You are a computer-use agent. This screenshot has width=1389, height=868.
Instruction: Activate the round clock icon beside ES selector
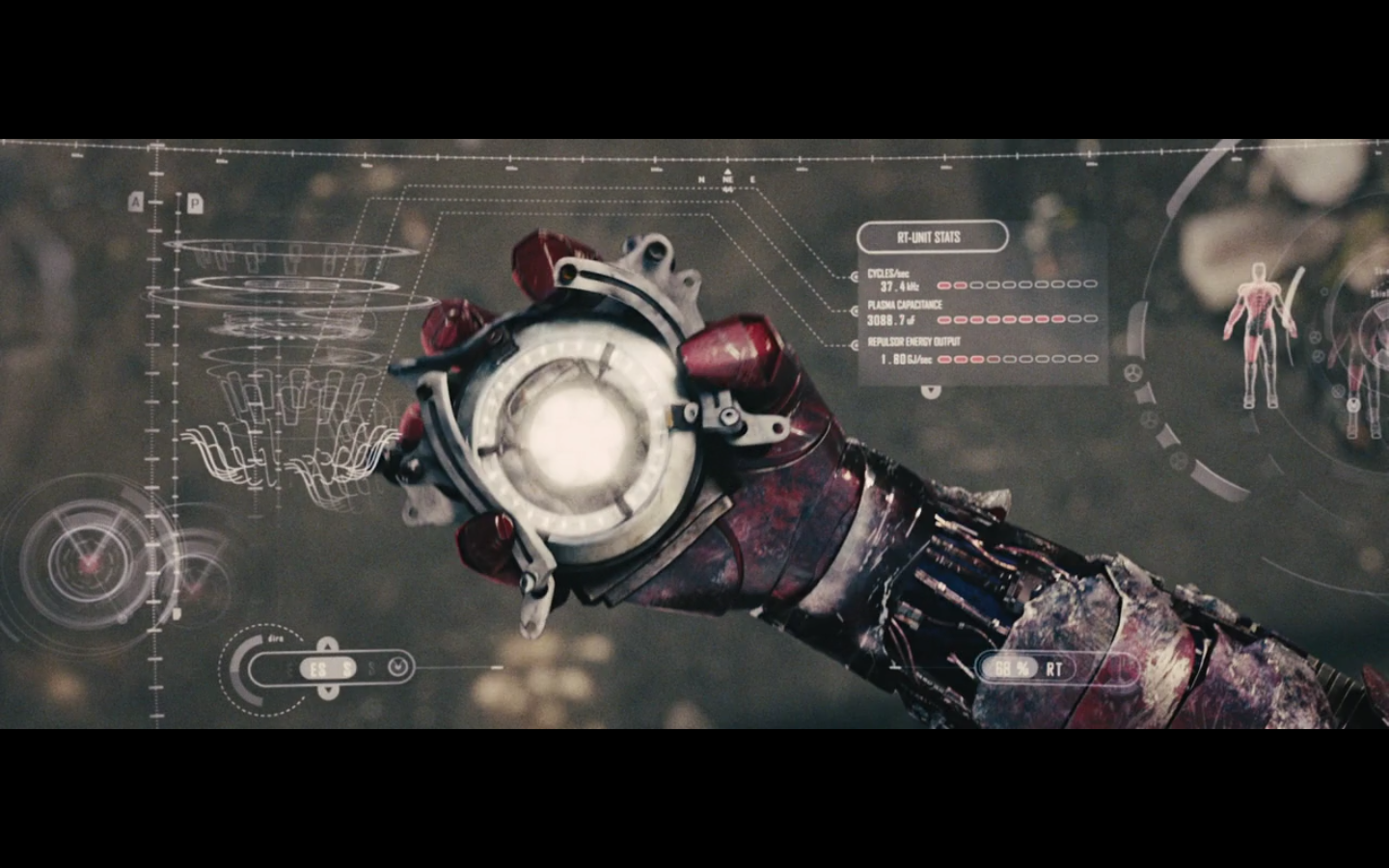coord(397,667)
